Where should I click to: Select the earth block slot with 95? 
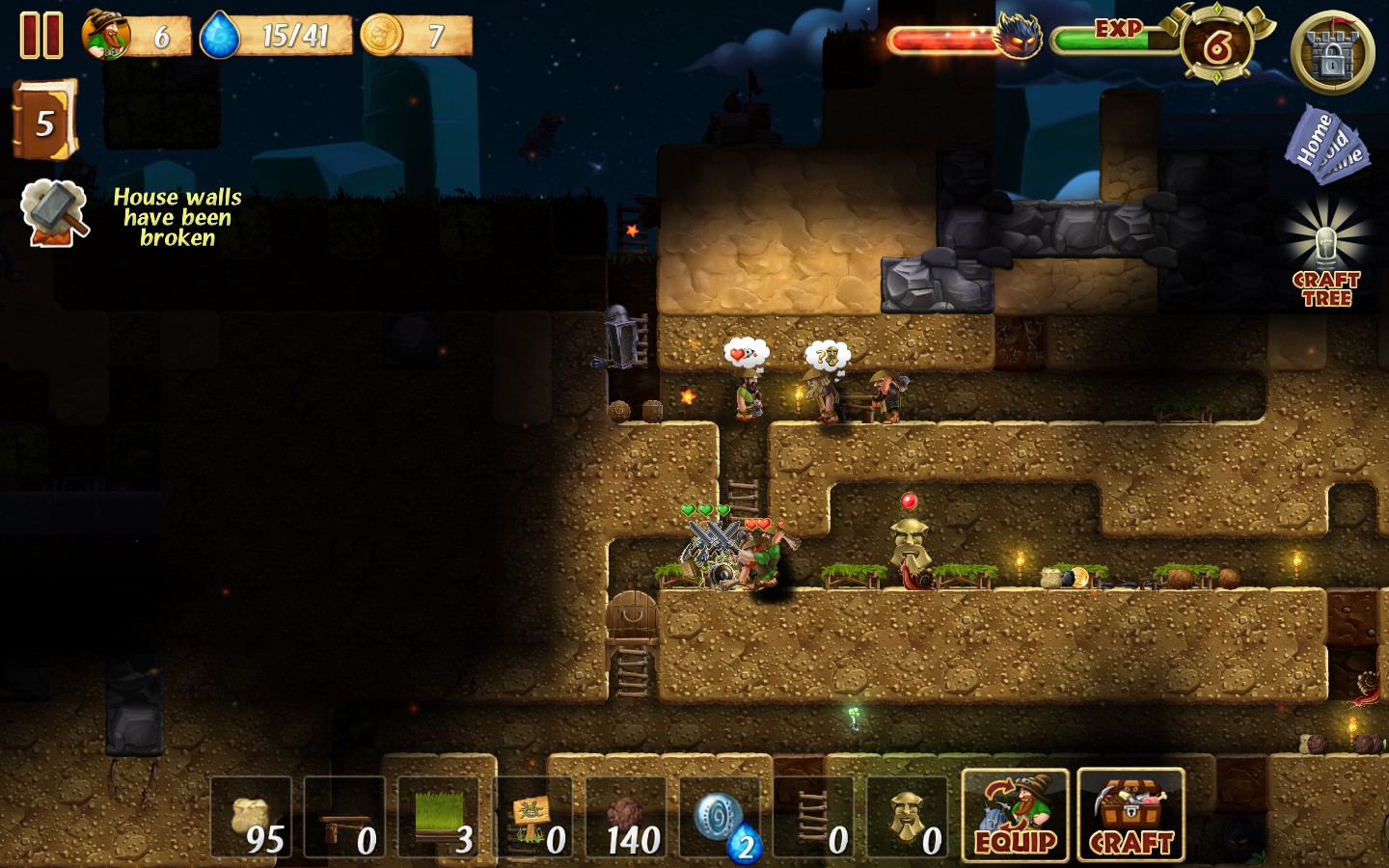click(252, 818)
